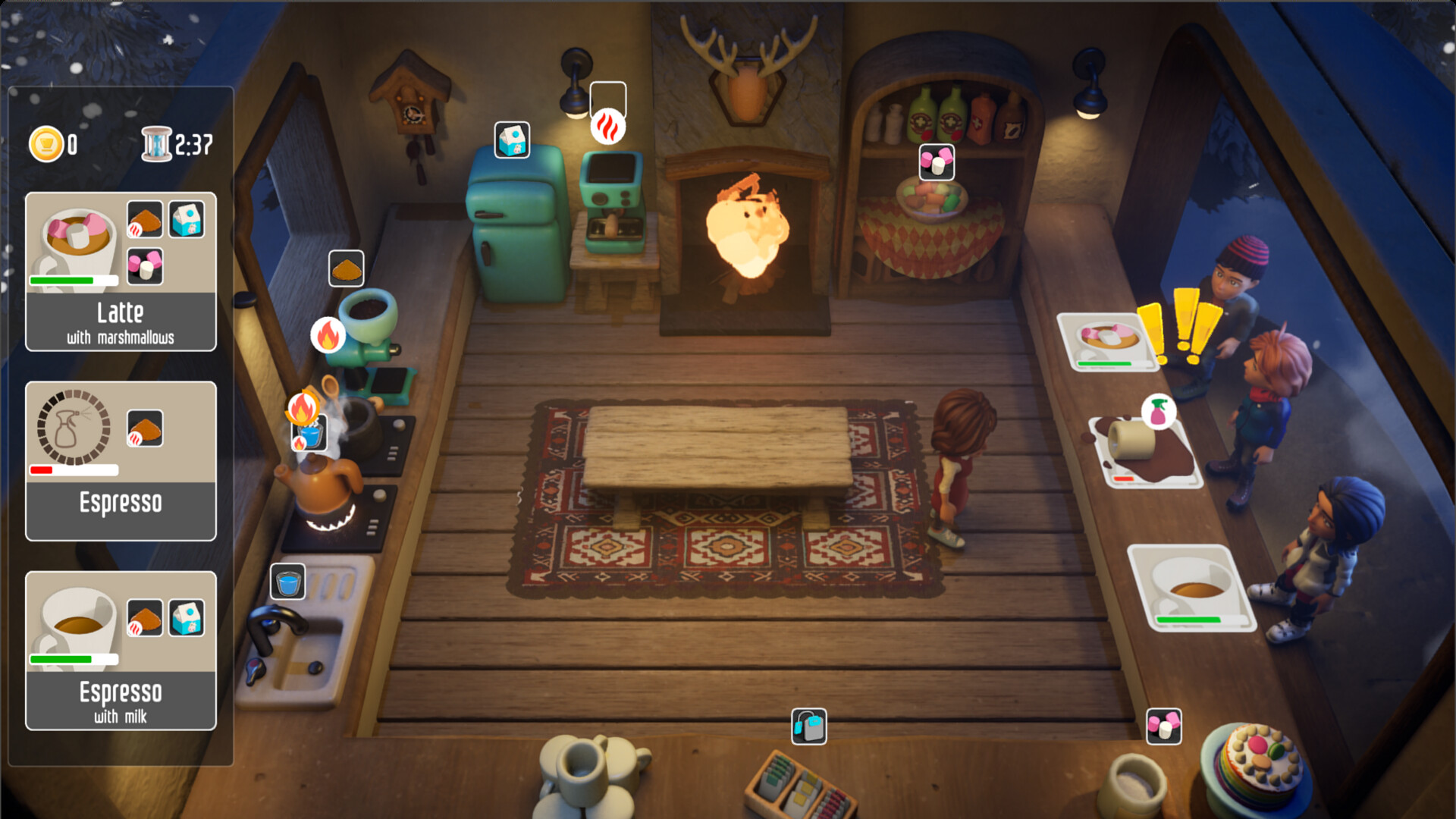Activate the red heat icon over the coffee machine
Viewport: 1456px width, 819px height.
pyautogui.click(x=607, y=126)
